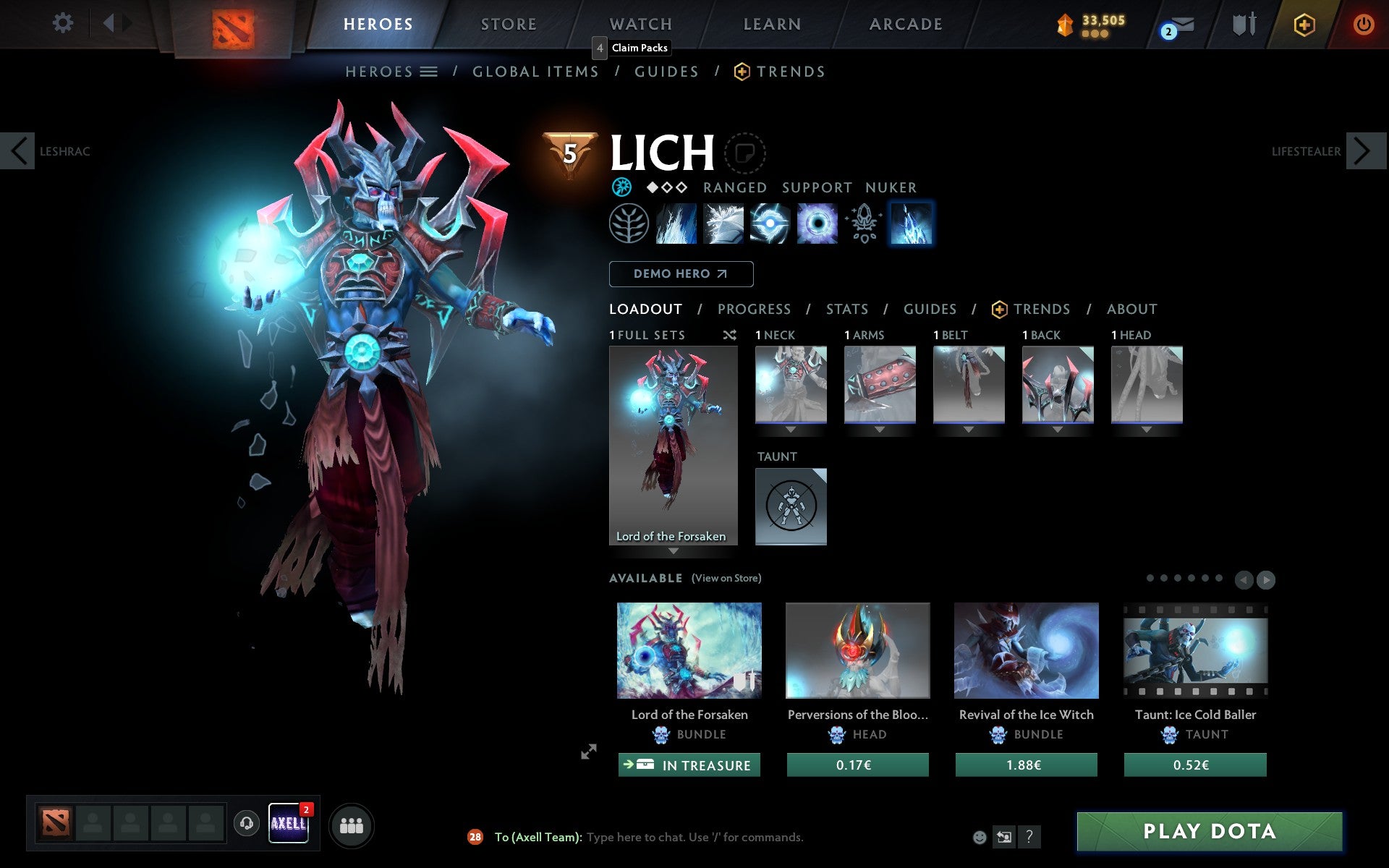Image resolution: width=1389 pixels, height=868 pixels.
Task: Open the View on Store link
Action: pos(726,578)
